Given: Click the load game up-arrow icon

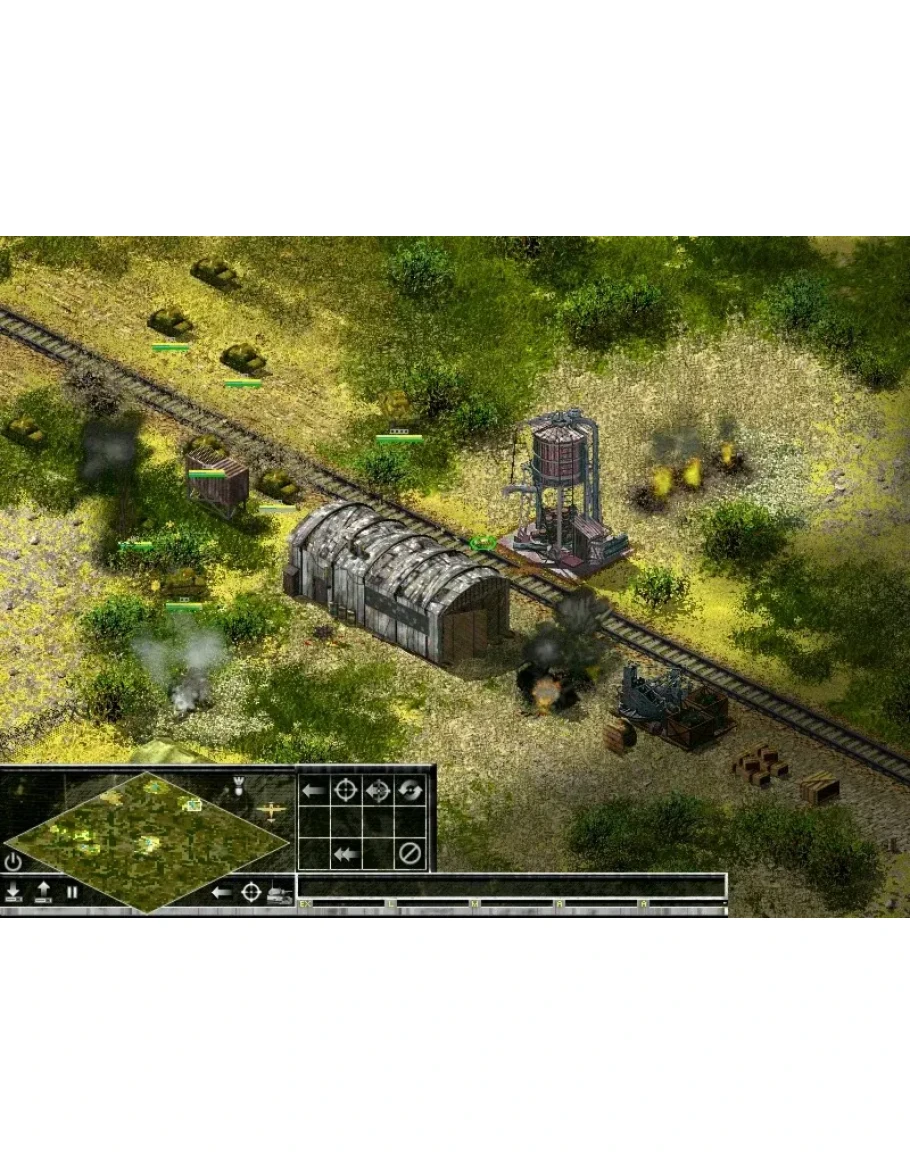Looking at the screenshot, I should pyautogui.click(x=43, y=891).
